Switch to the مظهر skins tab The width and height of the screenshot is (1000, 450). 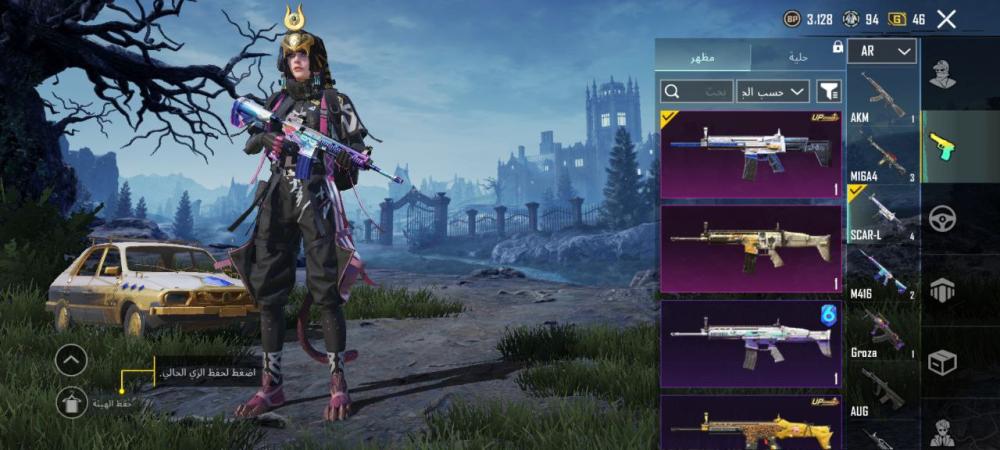(702, 56)
